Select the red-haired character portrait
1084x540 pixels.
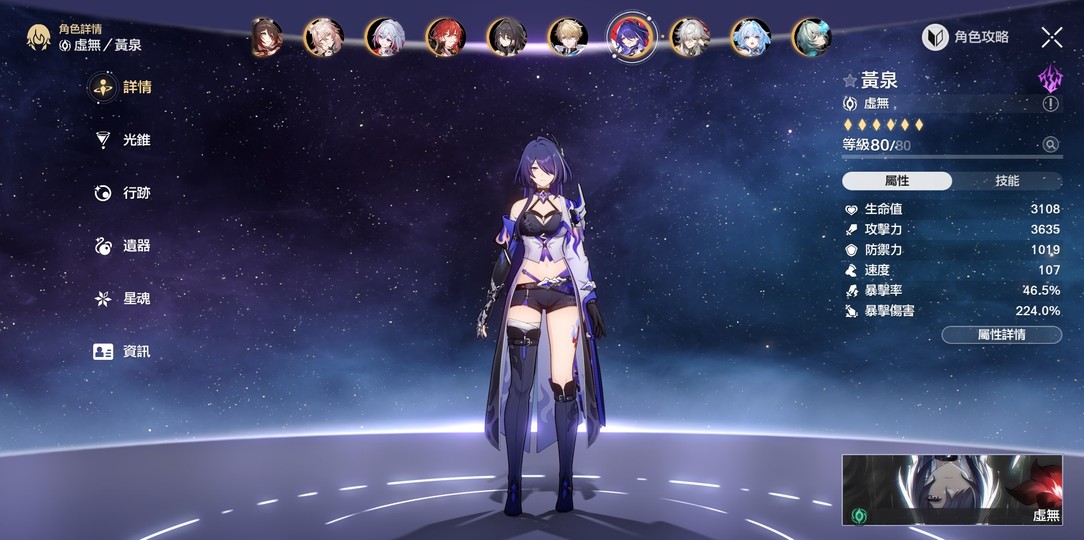(x=445, y=37)
